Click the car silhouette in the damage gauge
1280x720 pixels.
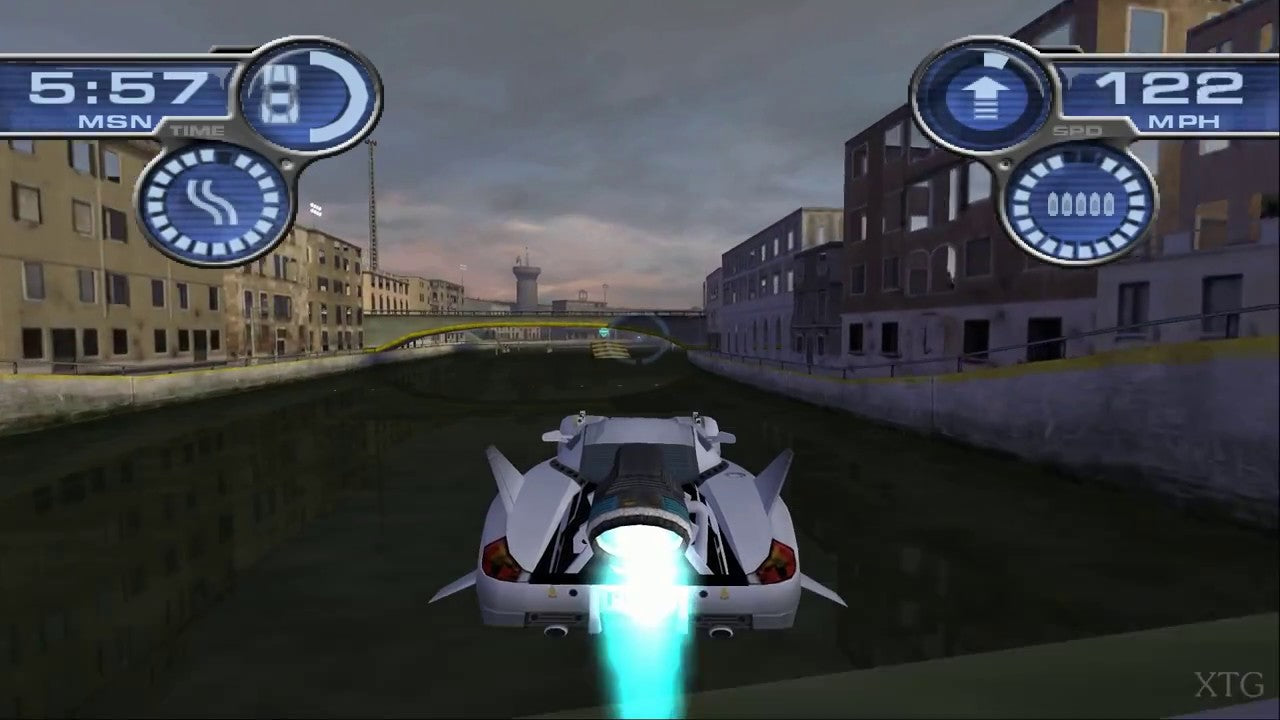pyautogui.click(x=280, y=95)
